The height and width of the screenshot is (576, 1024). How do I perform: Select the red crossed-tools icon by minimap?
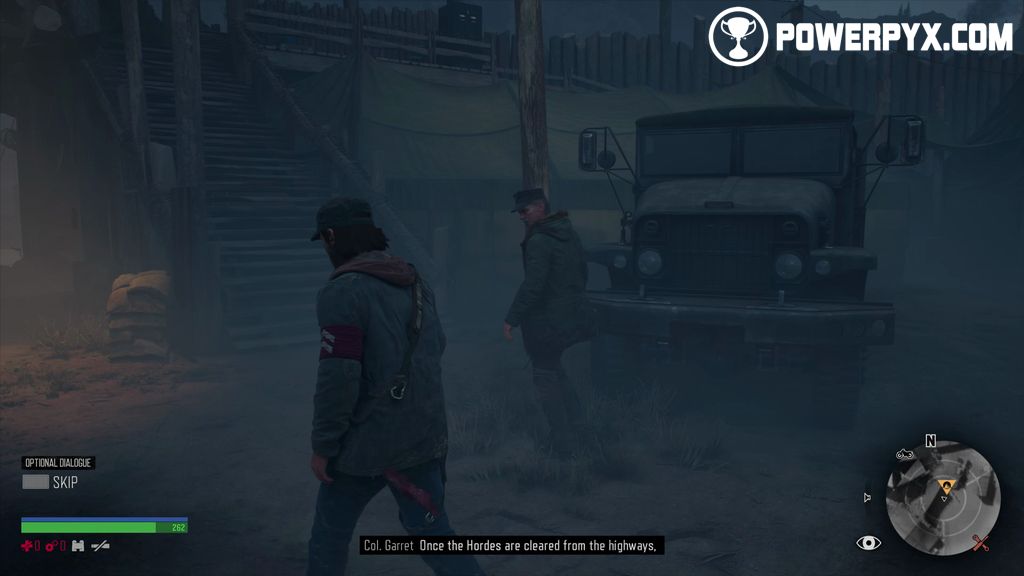(981, 543)
